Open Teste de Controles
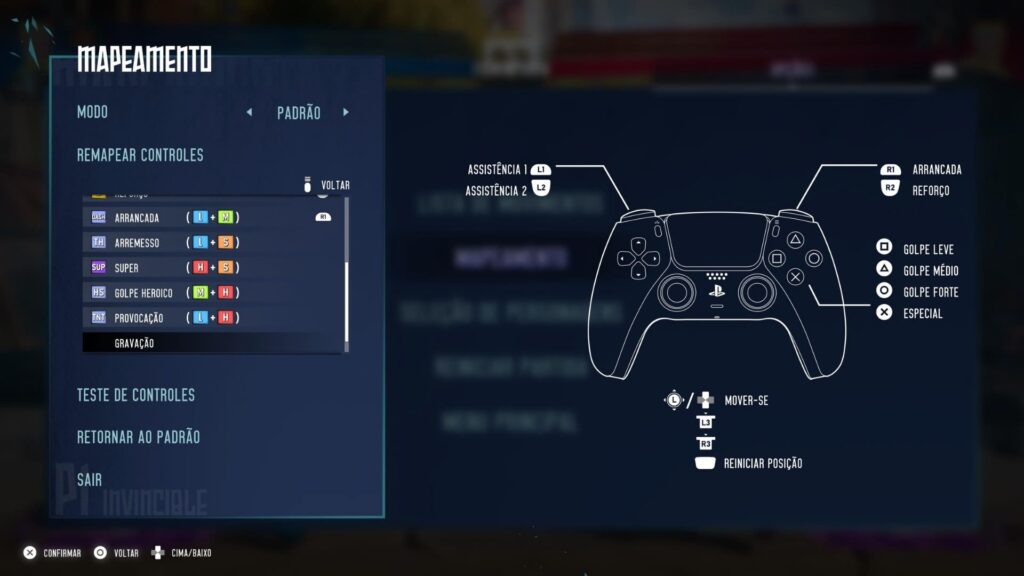 point(136,395)
